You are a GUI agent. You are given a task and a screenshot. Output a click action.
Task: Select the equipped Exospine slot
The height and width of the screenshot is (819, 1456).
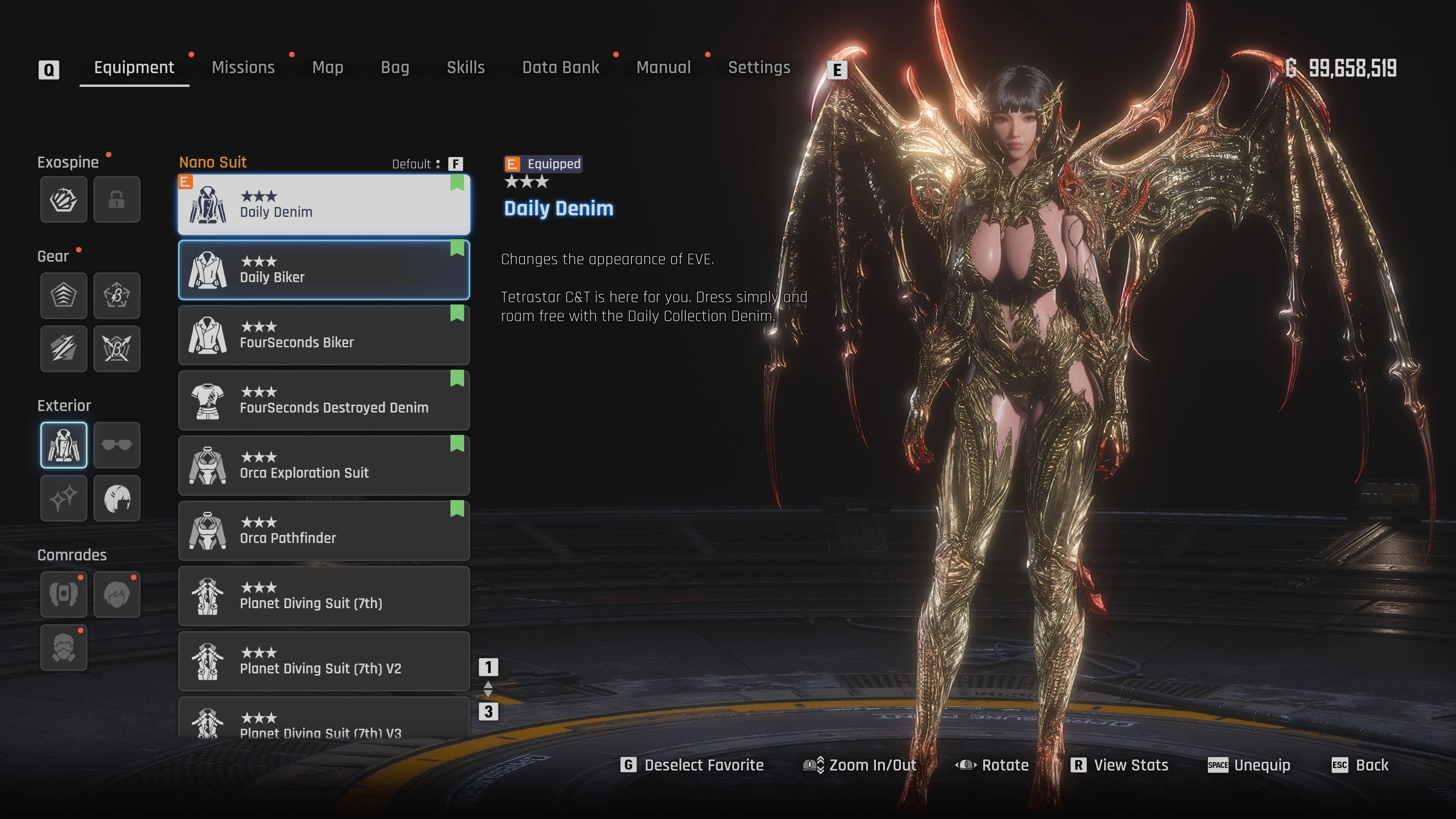(64, 199)
